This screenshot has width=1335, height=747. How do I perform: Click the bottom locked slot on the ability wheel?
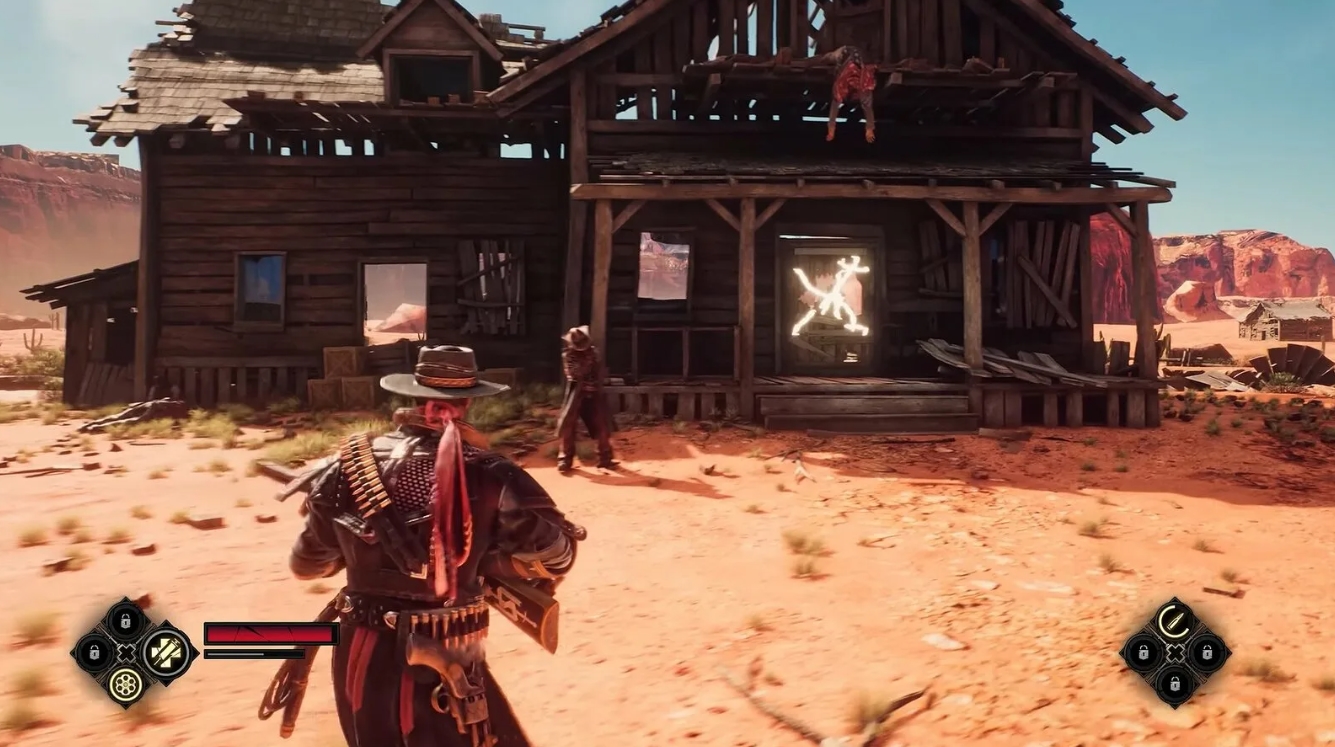1175,685
